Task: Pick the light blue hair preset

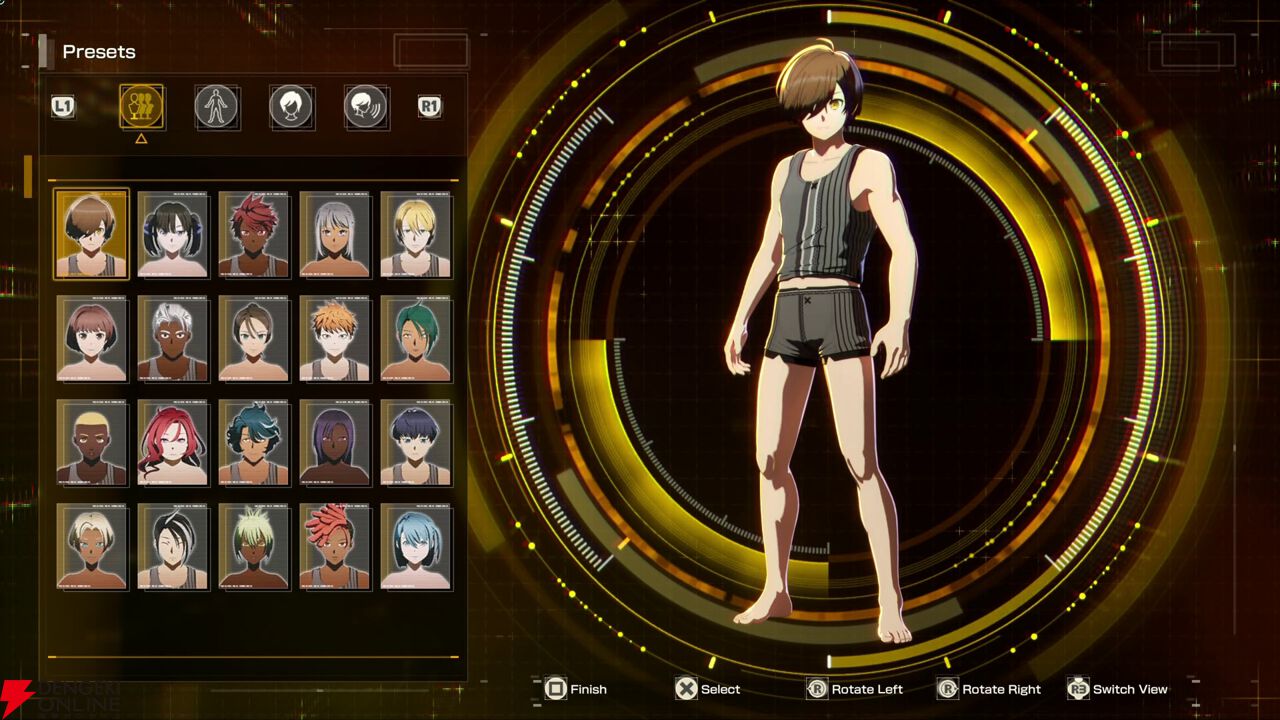Action: click(416, 546)
